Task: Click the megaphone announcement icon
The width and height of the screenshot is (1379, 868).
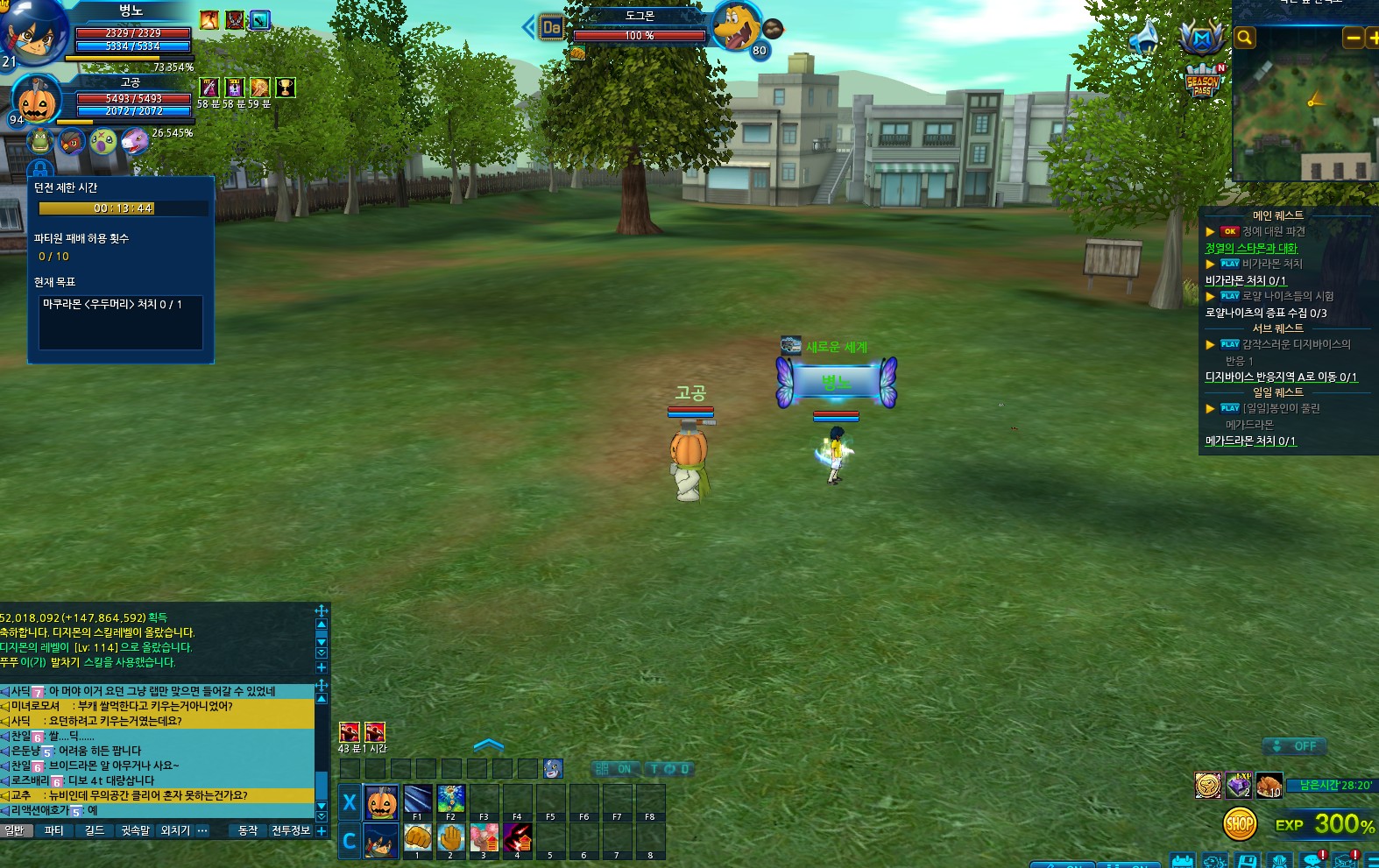Action: [x=1143, y=39]
